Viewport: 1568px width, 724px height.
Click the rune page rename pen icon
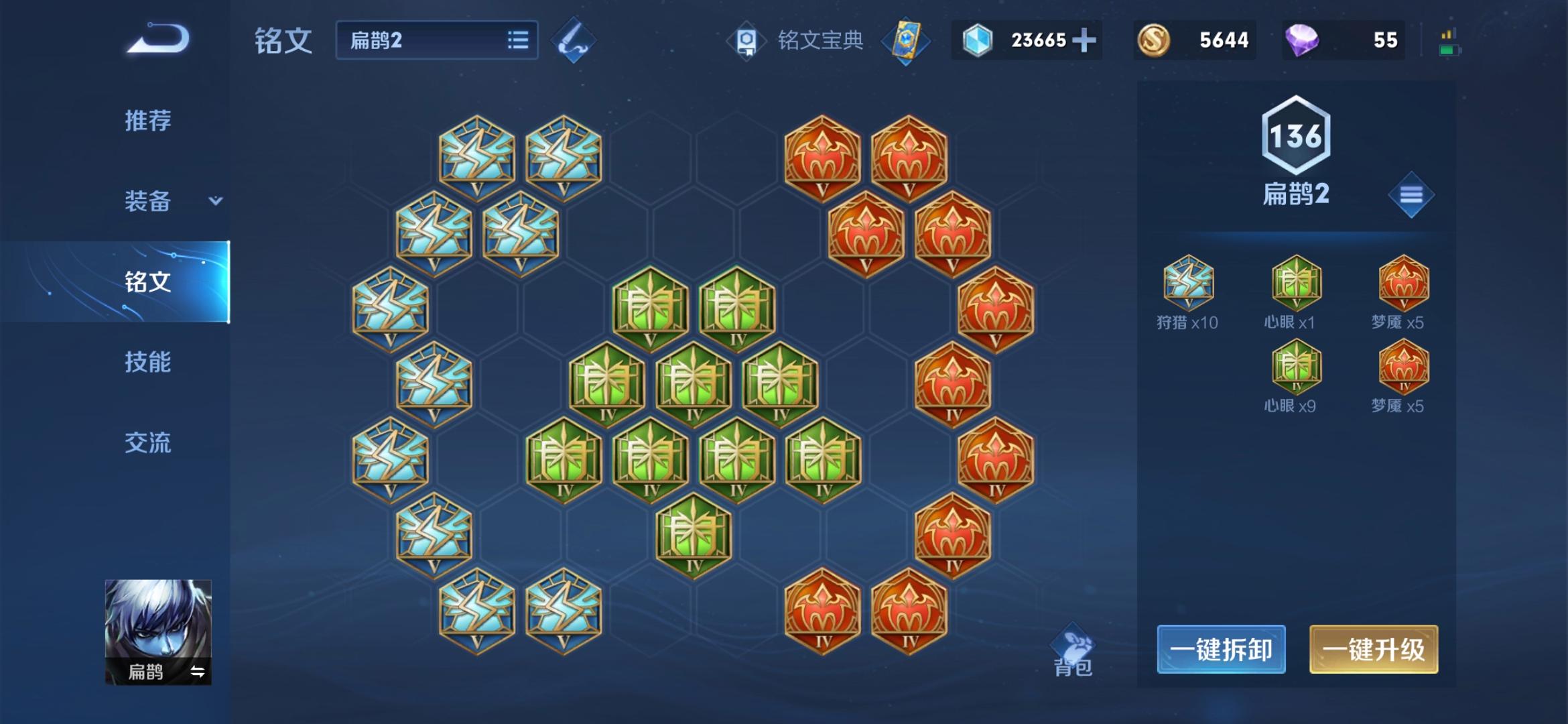[x=574, y=40]
